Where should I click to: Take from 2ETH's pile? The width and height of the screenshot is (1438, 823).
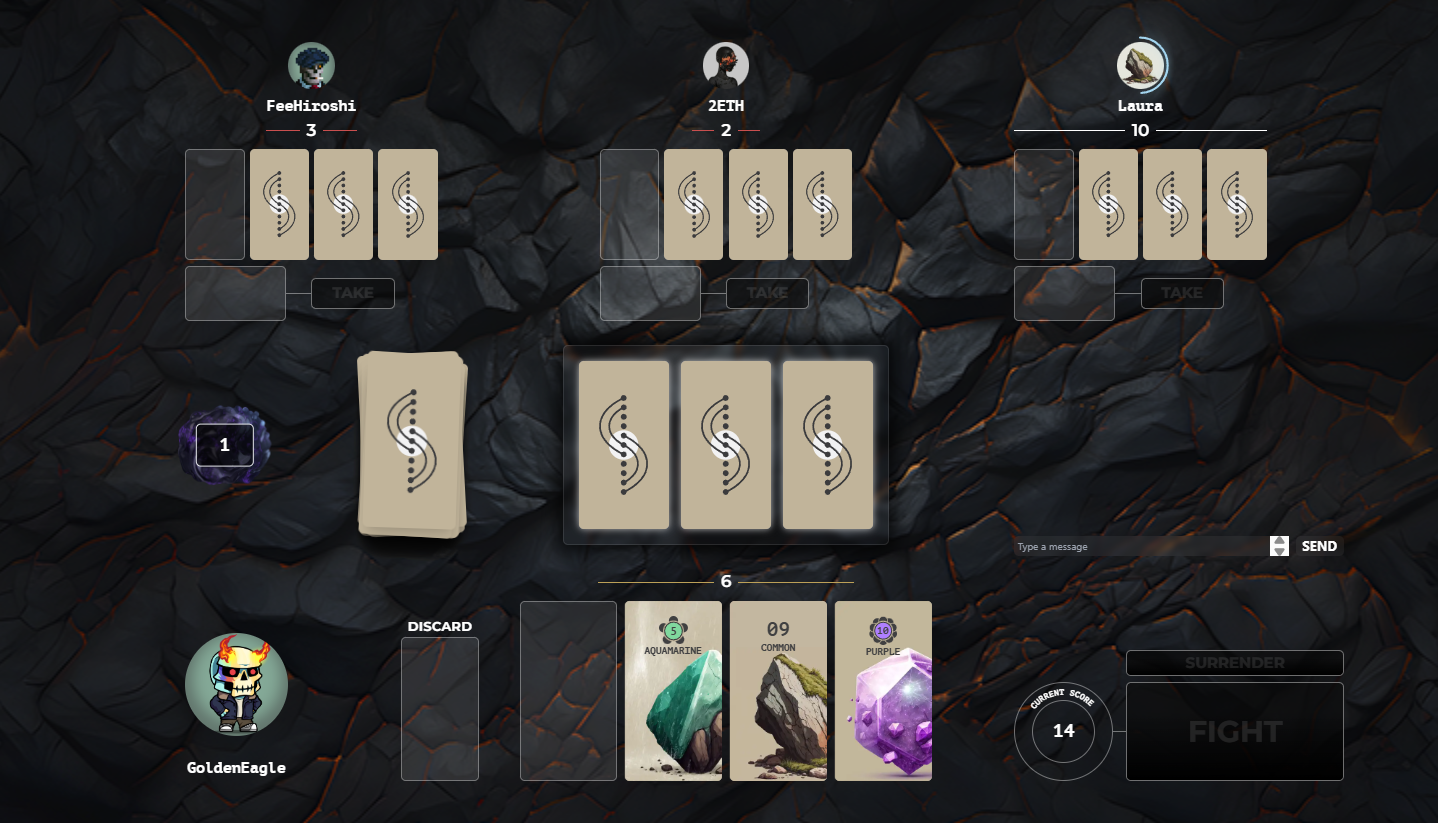(767, 293)
